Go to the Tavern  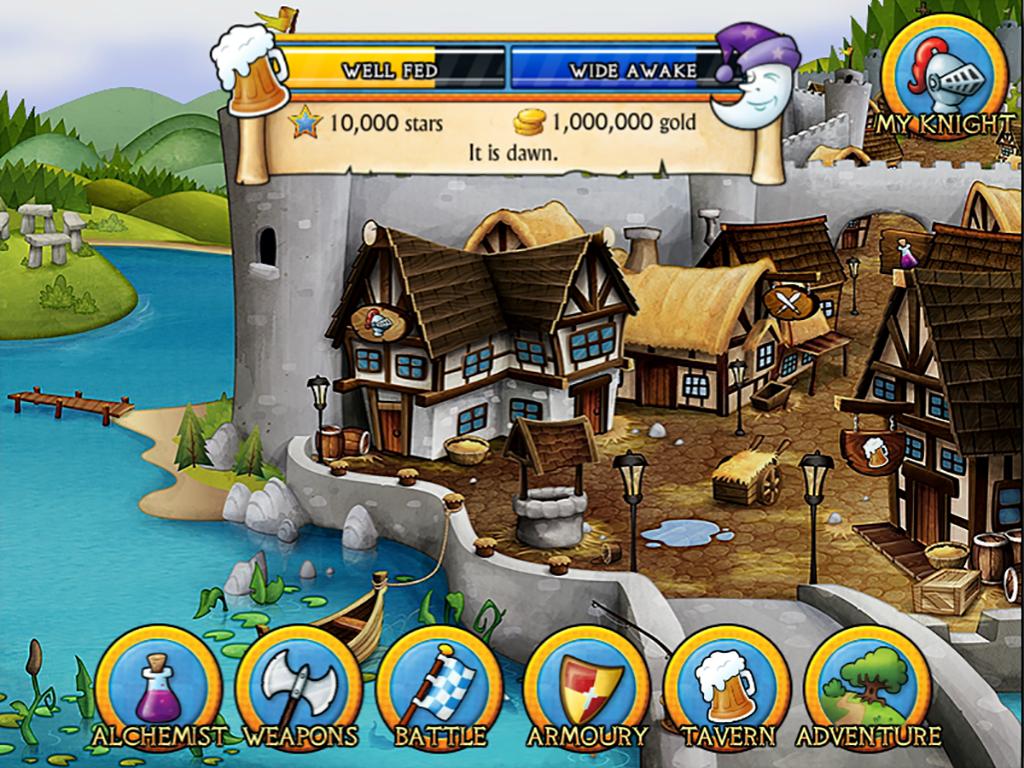[x=727, y=687]
